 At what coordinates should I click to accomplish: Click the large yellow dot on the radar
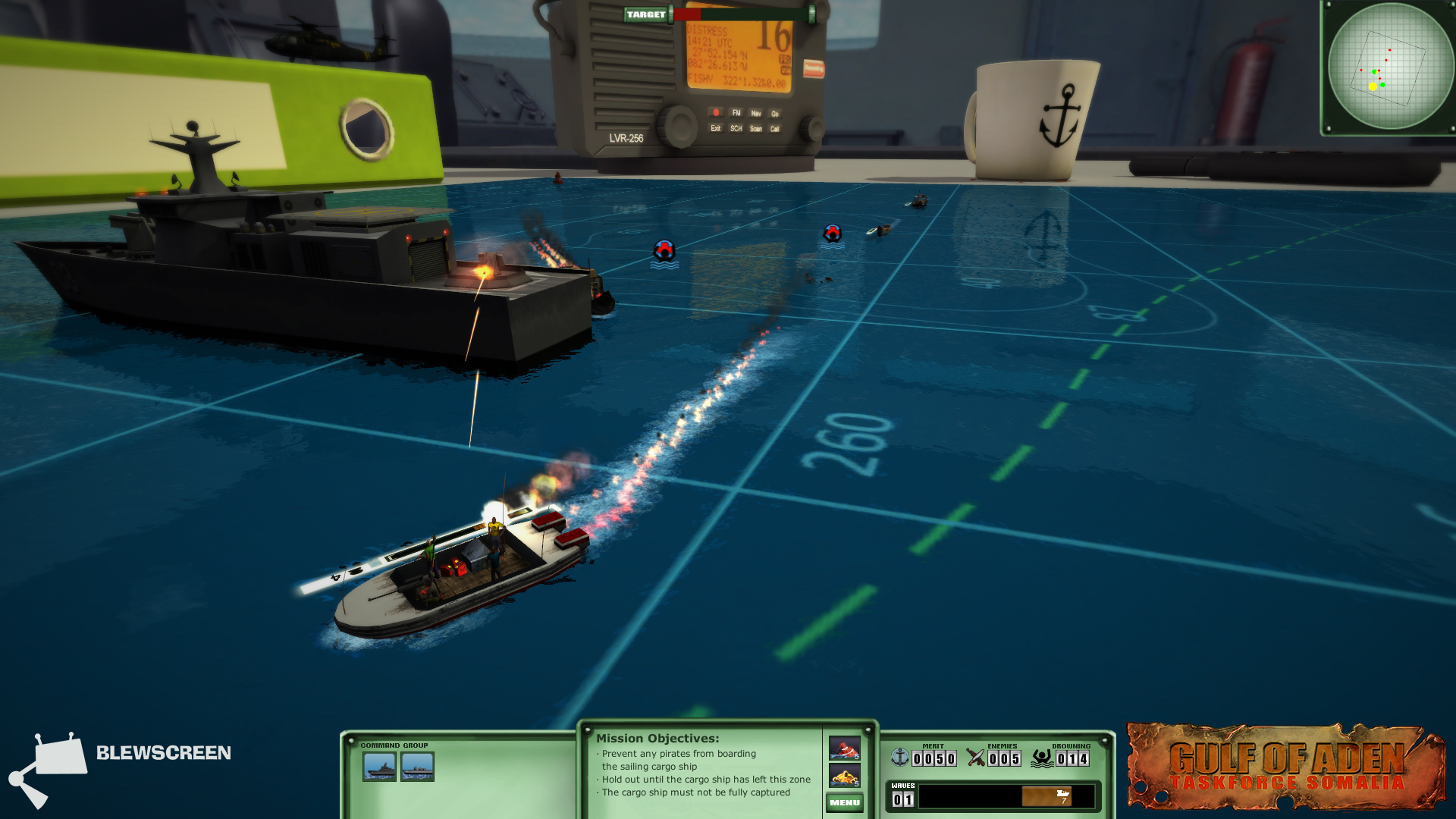pos(1373,87)
